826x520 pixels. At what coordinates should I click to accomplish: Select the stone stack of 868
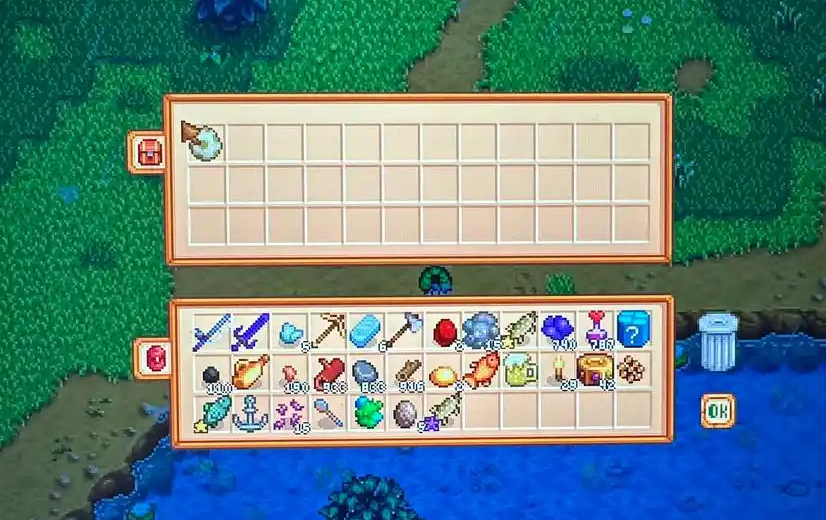point(366,370)
